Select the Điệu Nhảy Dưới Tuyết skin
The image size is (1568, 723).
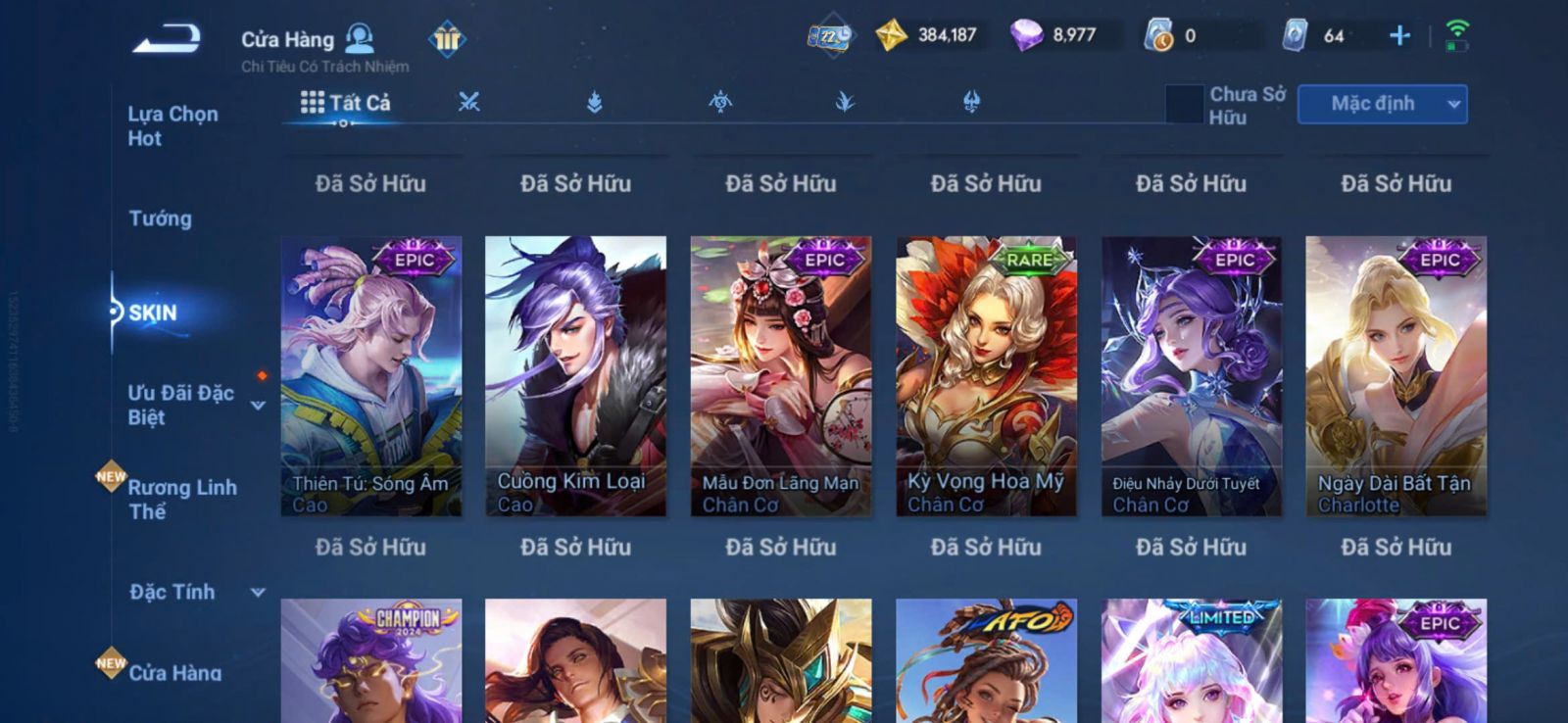[x=1191, y=375]
